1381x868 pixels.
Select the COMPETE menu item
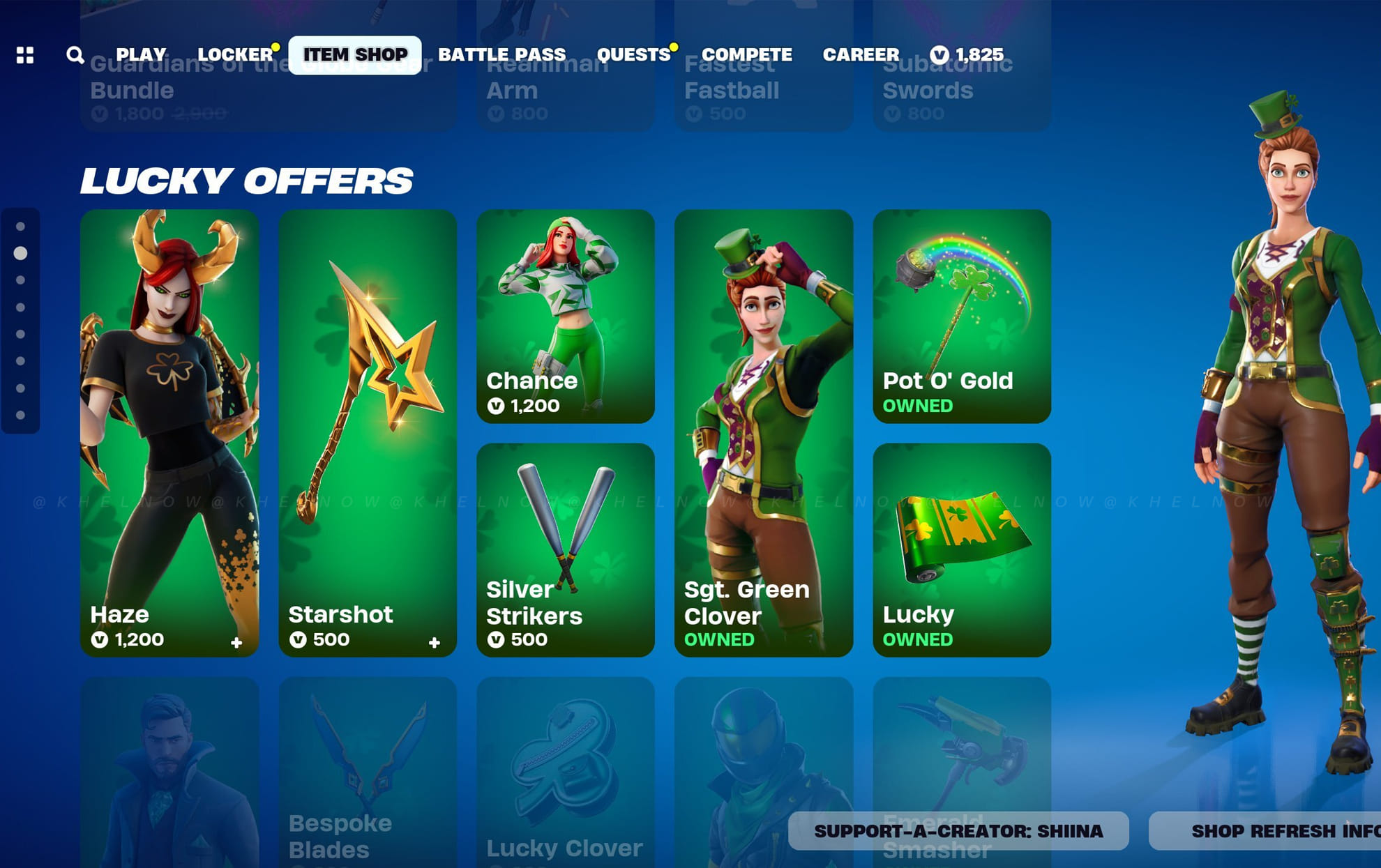pyautogui.click(x=746, y=54)
